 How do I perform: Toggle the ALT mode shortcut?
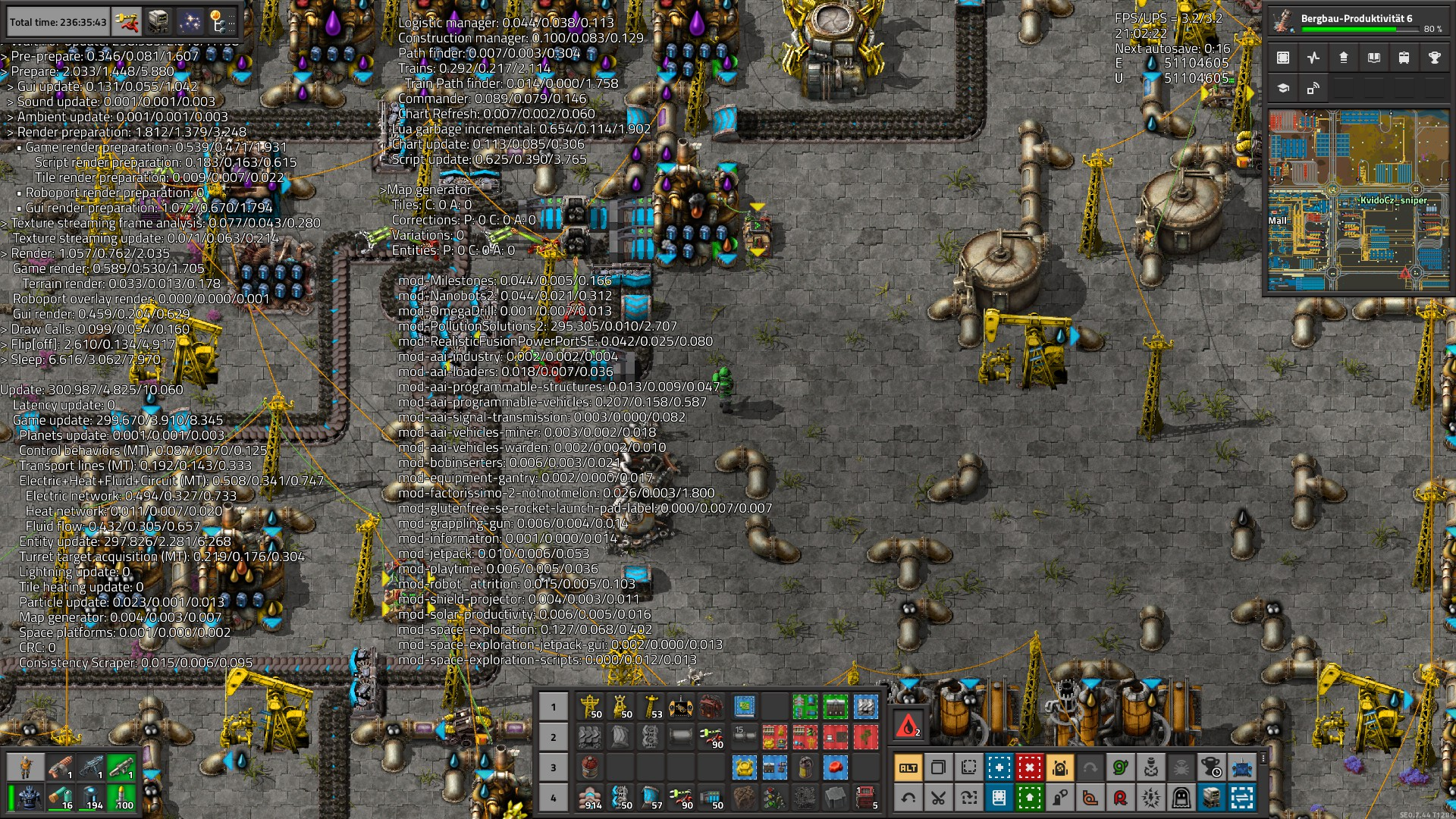tap(908, 767)
